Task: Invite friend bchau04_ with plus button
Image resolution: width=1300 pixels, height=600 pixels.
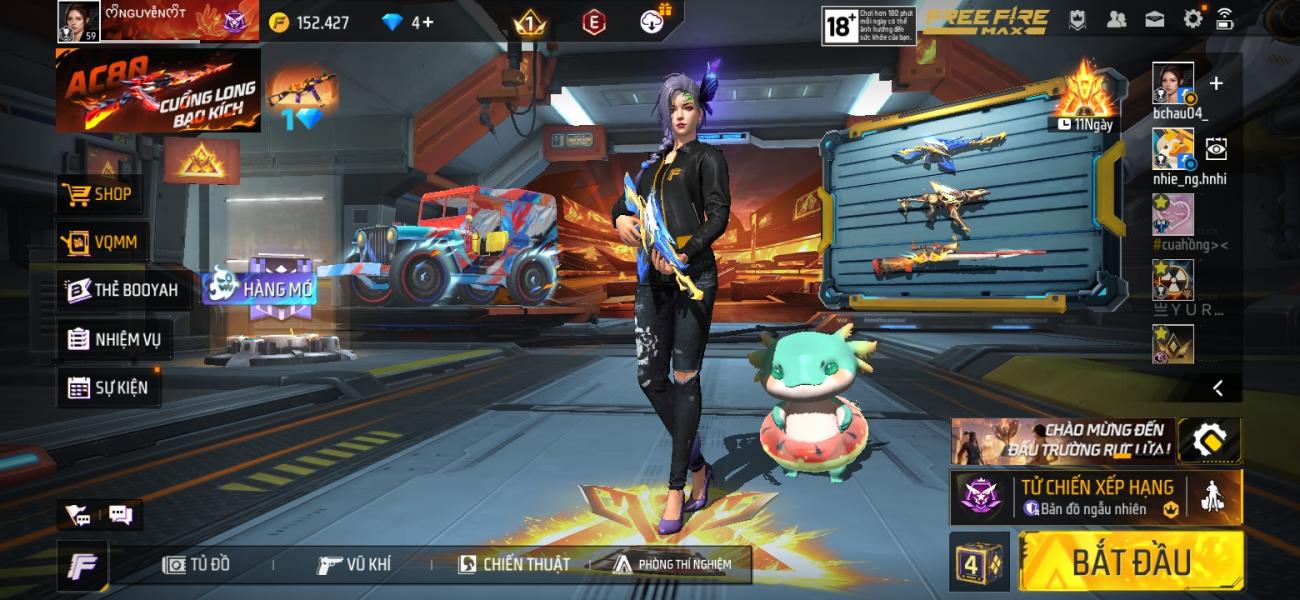Action: (x=1216, y=84)
